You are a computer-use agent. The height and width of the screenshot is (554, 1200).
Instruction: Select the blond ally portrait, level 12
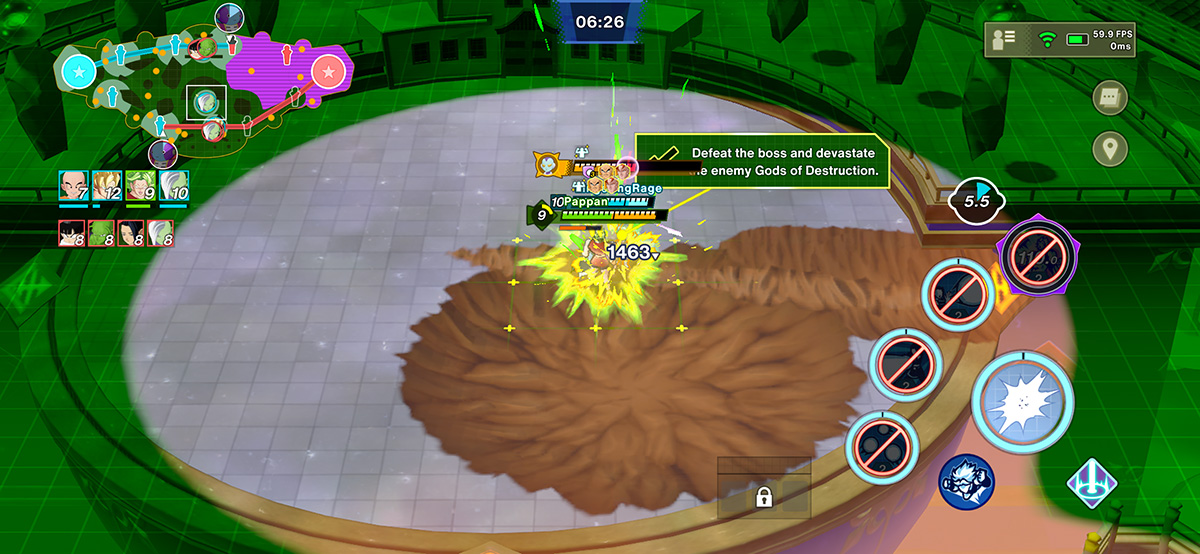point(107,187)
